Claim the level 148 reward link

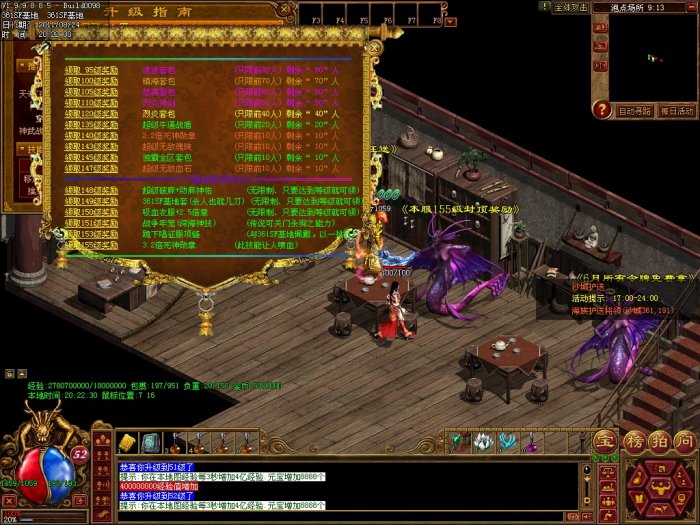pyautogui.click(x=91, y=188)
